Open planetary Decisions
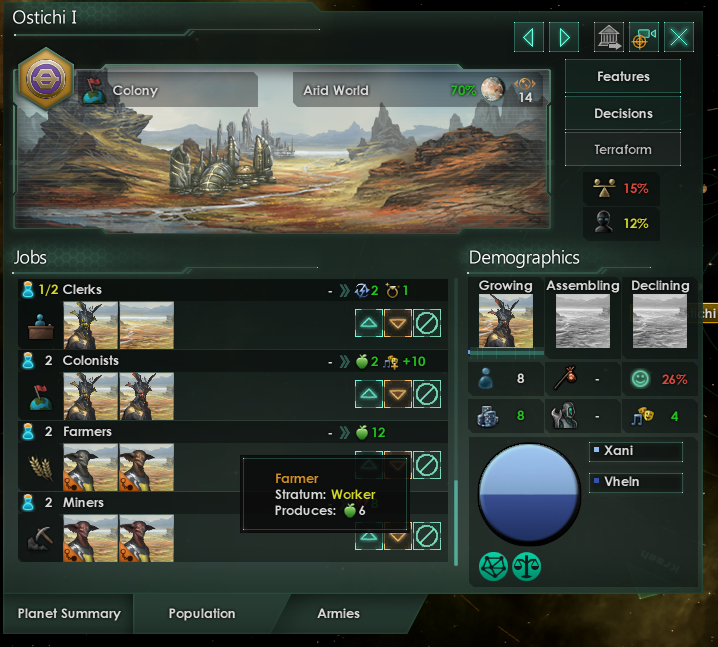Viewport: 718px width, 647px height. pos(623,113)
